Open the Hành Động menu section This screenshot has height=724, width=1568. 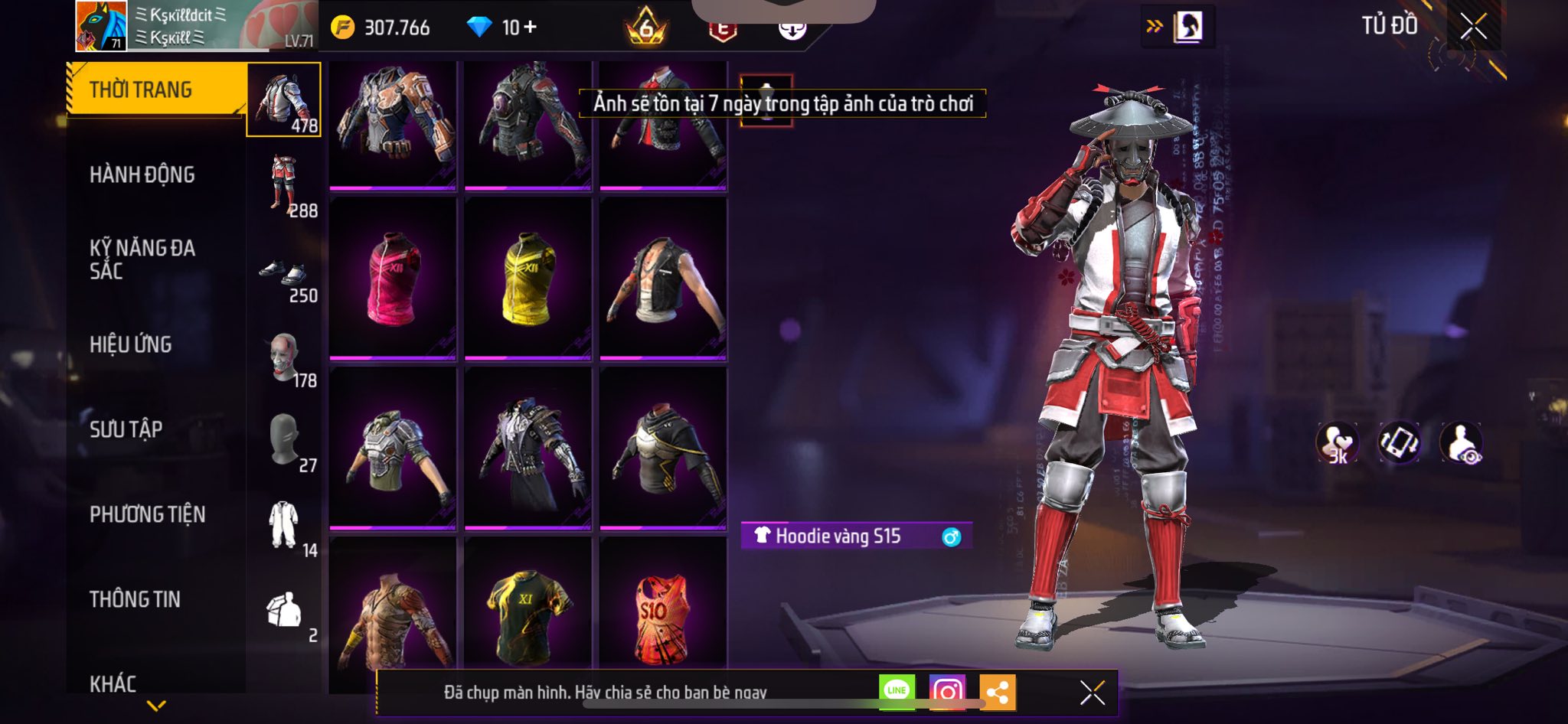click(x=142, y=175)
